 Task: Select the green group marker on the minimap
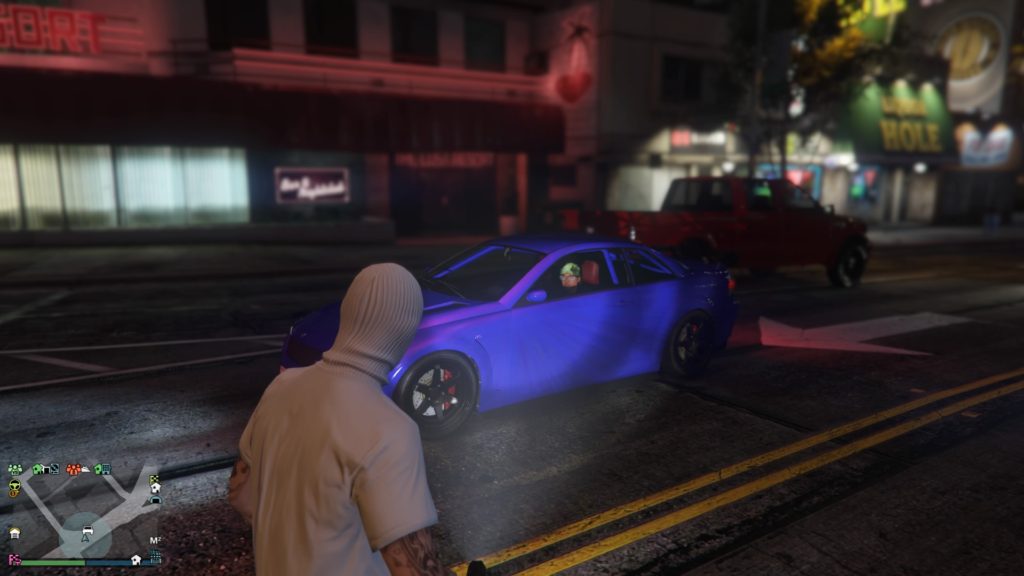click(15, 469)
